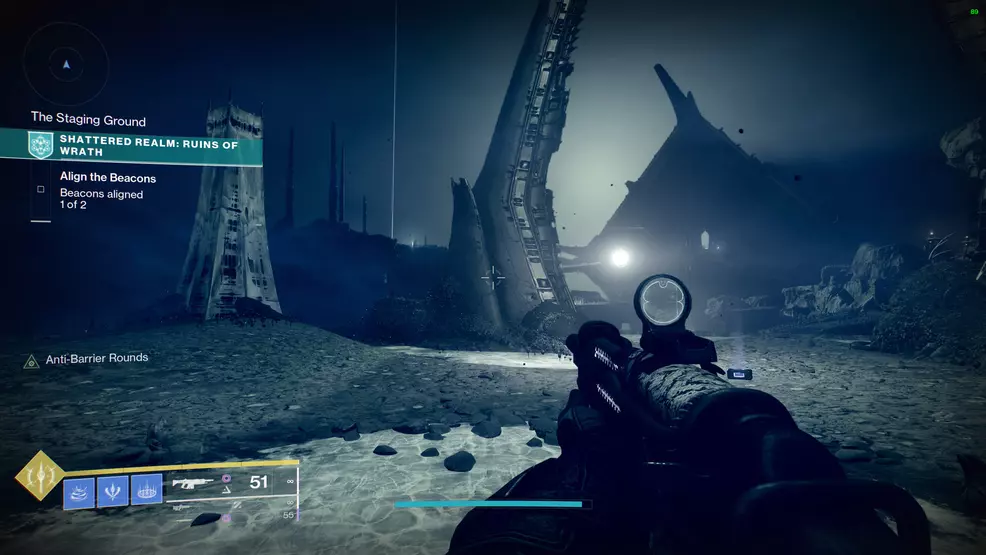
Task: Tick the Beacons aligned objective checkbox
Action: (41, 188)
